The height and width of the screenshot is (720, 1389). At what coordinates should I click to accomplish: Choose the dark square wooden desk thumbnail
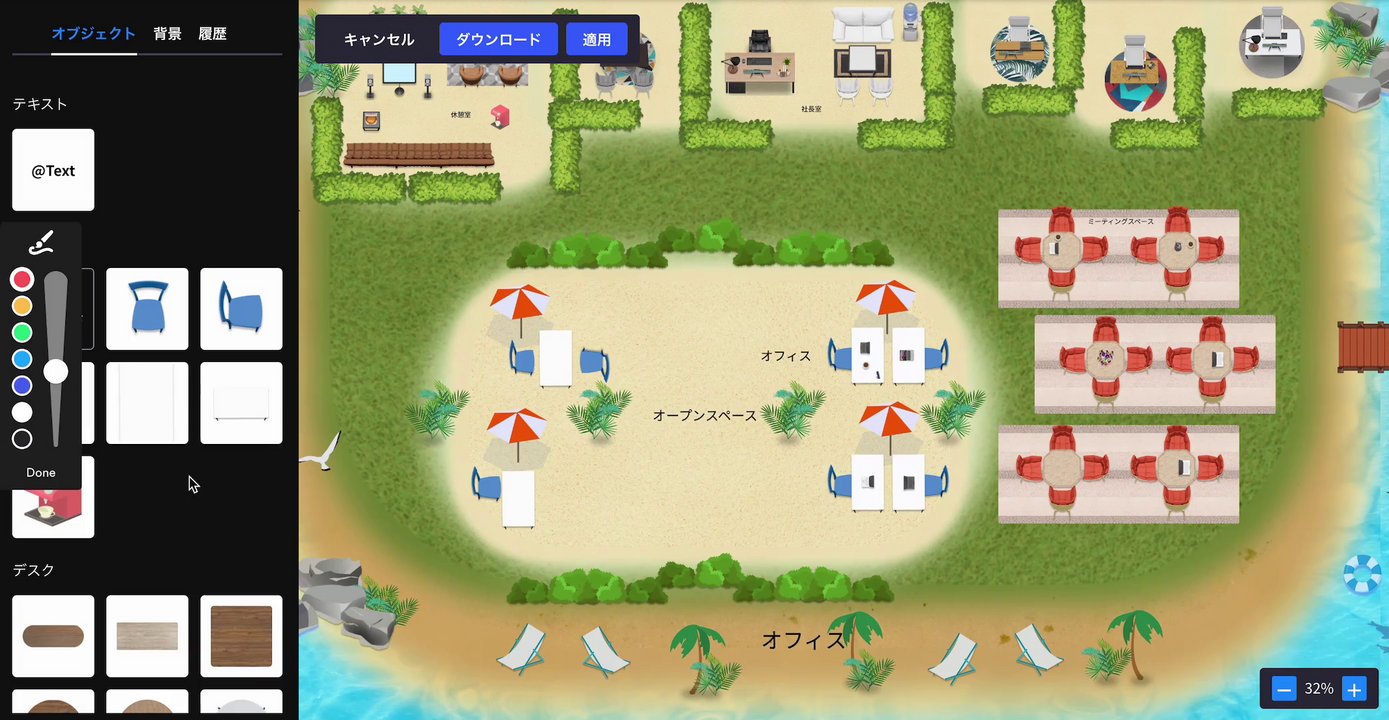coord(241,636)
